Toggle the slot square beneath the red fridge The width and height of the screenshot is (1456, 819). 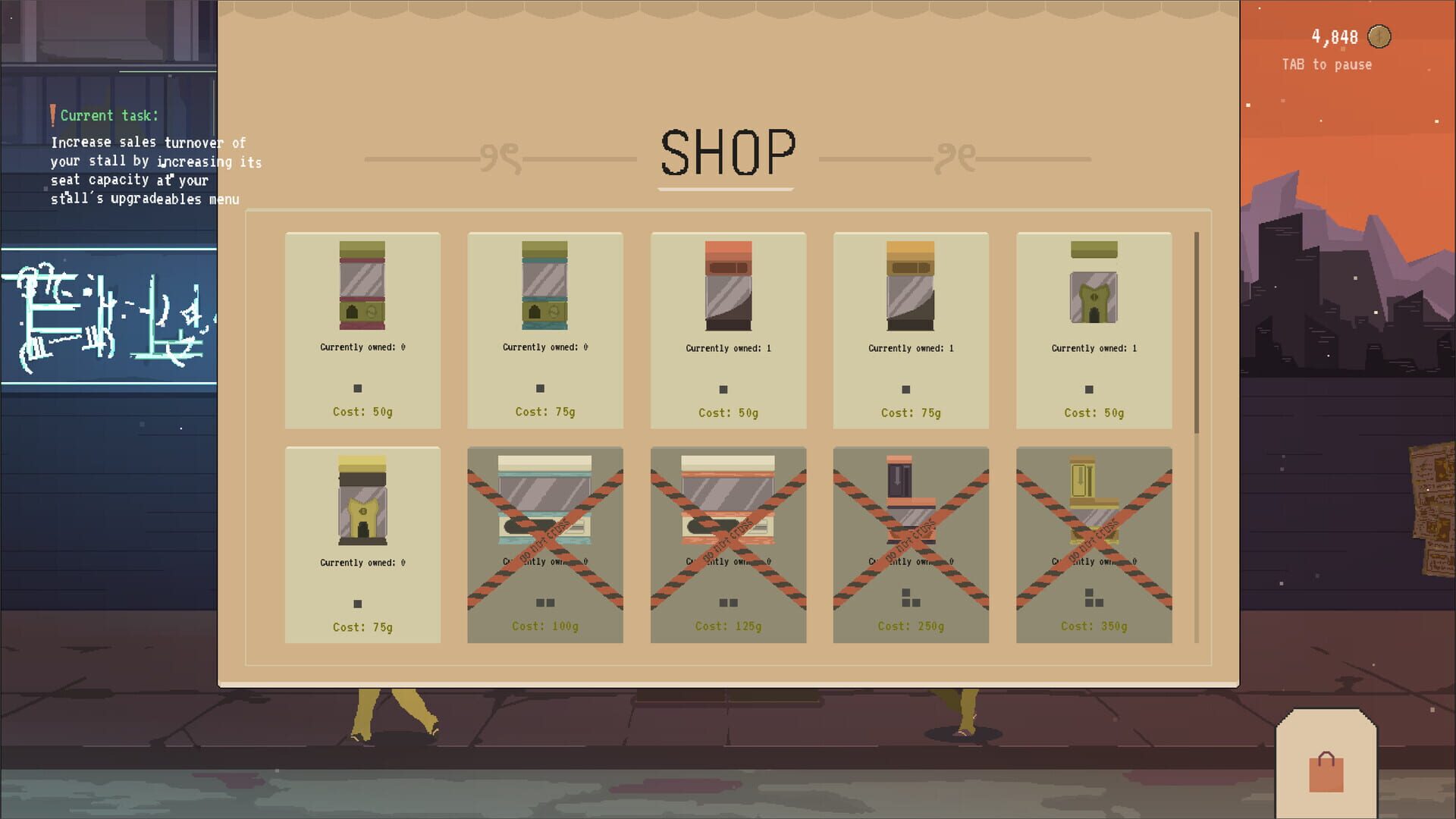[x=722, y=390]
